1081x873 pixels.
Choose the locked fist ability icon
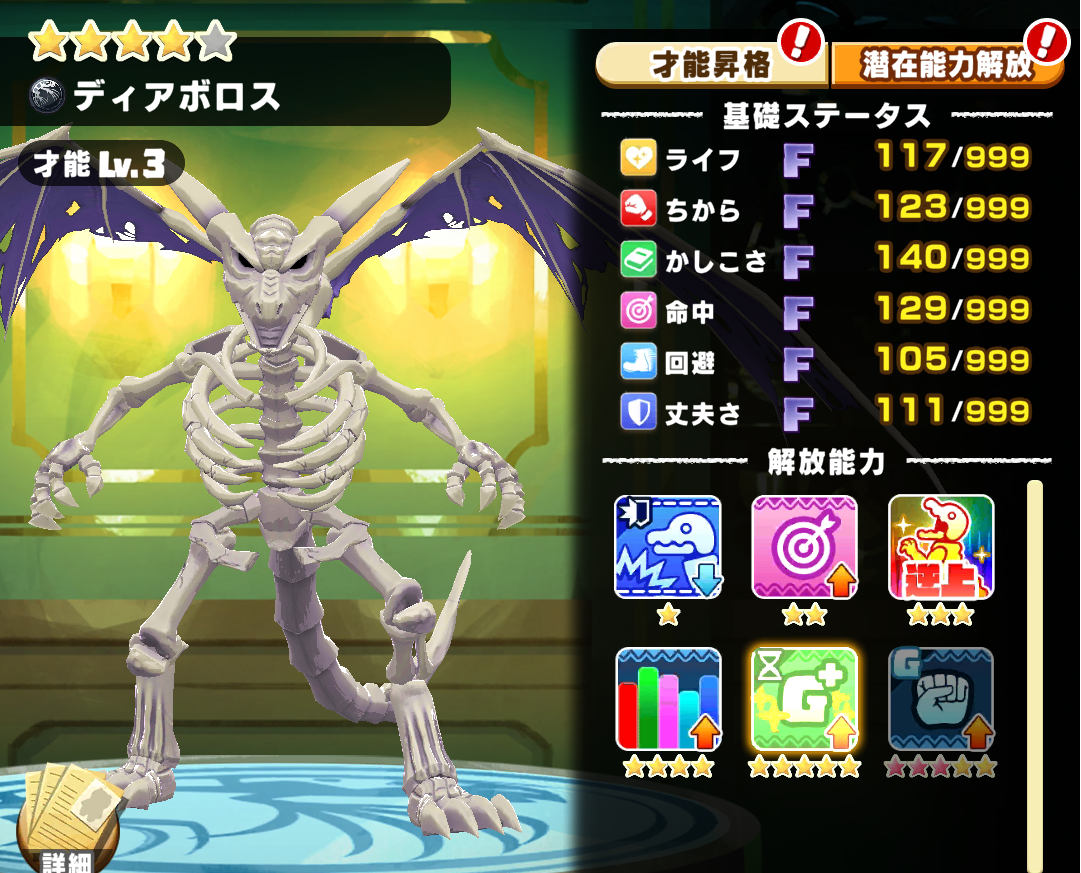coord(941,698)
